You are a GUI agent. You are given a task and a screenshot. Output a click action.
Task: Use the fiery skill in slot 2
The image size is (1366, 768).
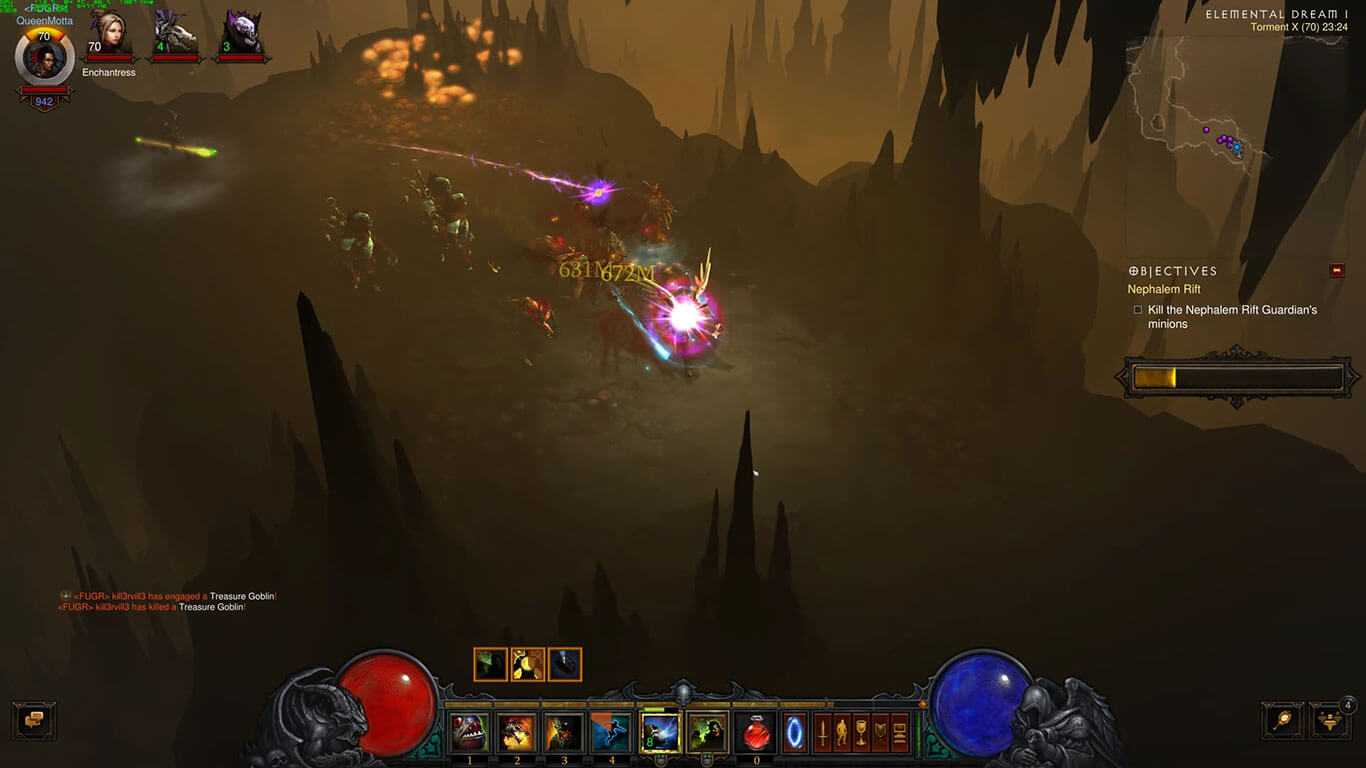coord(517,733)
